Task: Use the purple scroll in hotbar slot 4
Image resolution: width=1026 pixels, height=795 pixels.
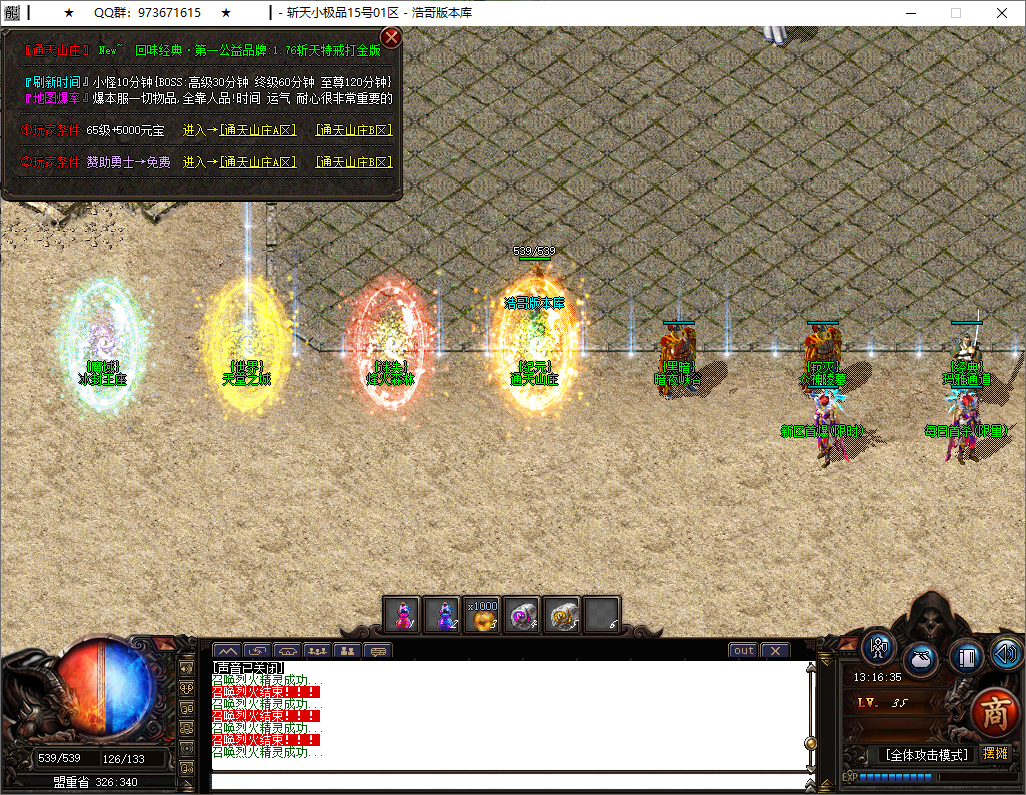Action: click(x=522, y=614)
